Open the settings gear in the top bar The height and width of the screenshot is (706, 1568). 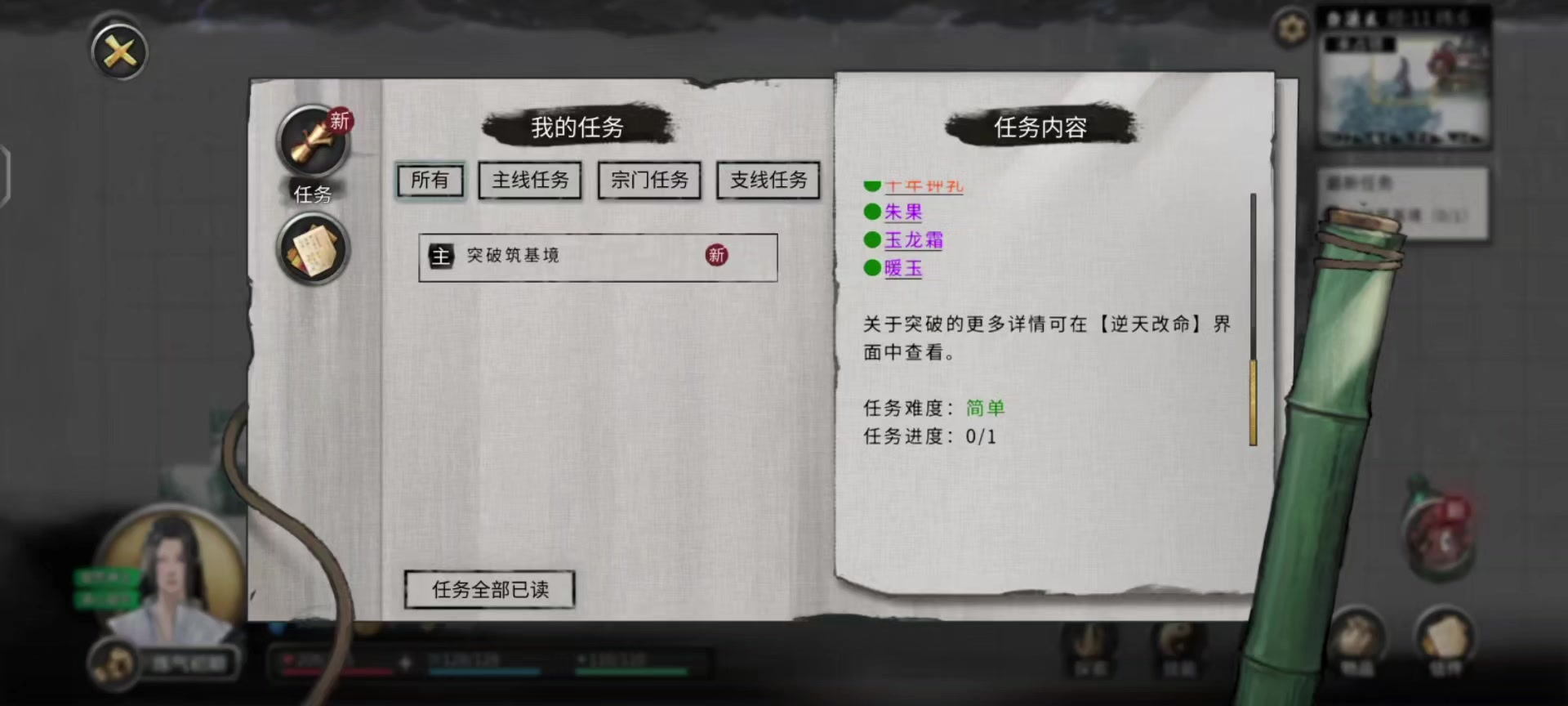pyautogui.click(x=1291, y=28)
